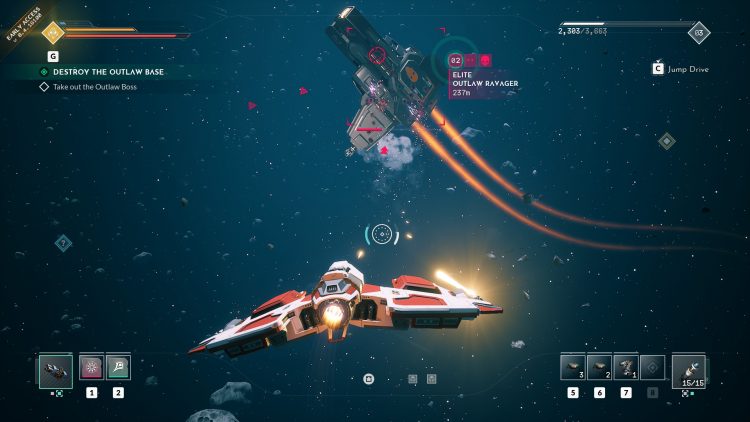Use the consumable in slot 7

pos(626,367)
